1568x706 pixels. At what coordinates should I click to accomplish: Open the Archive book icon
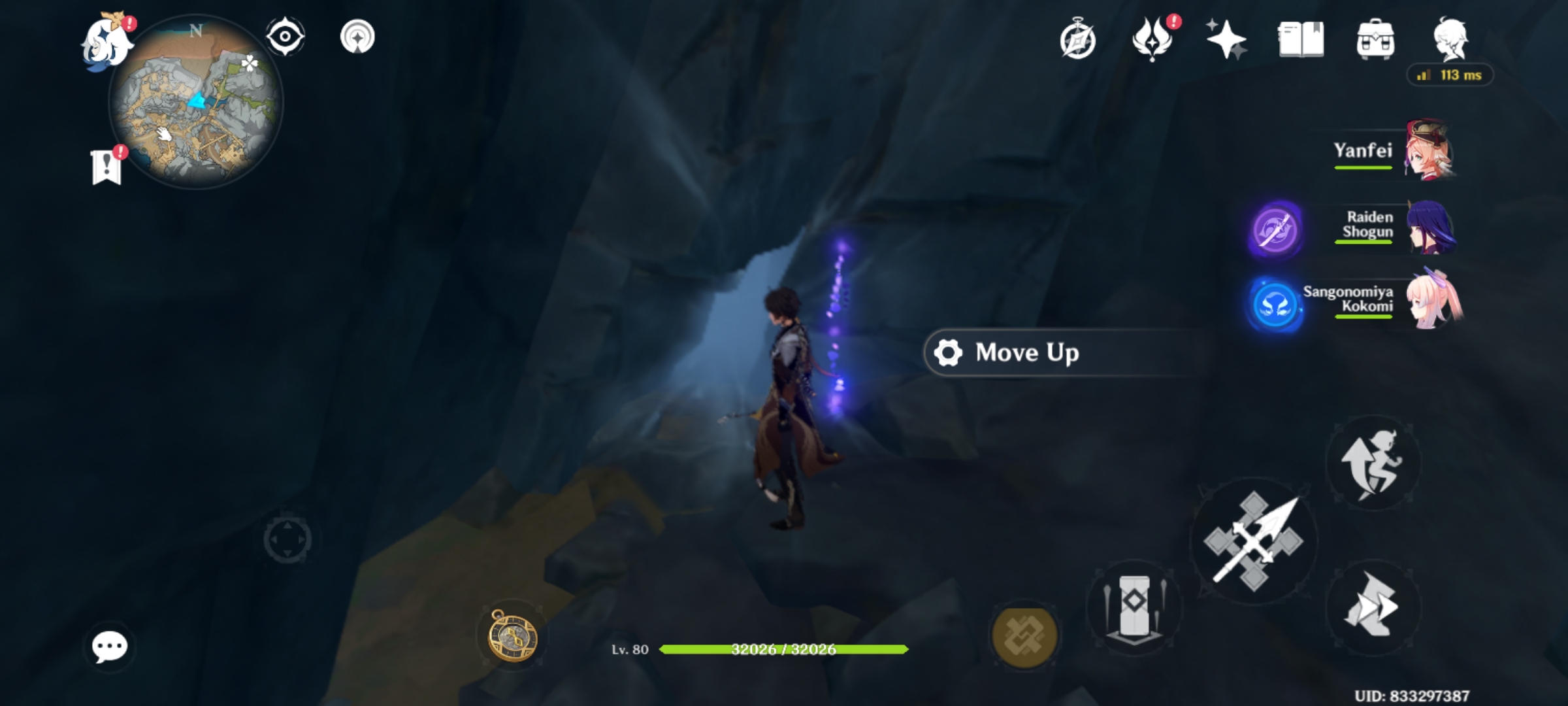pos(1300,41)
